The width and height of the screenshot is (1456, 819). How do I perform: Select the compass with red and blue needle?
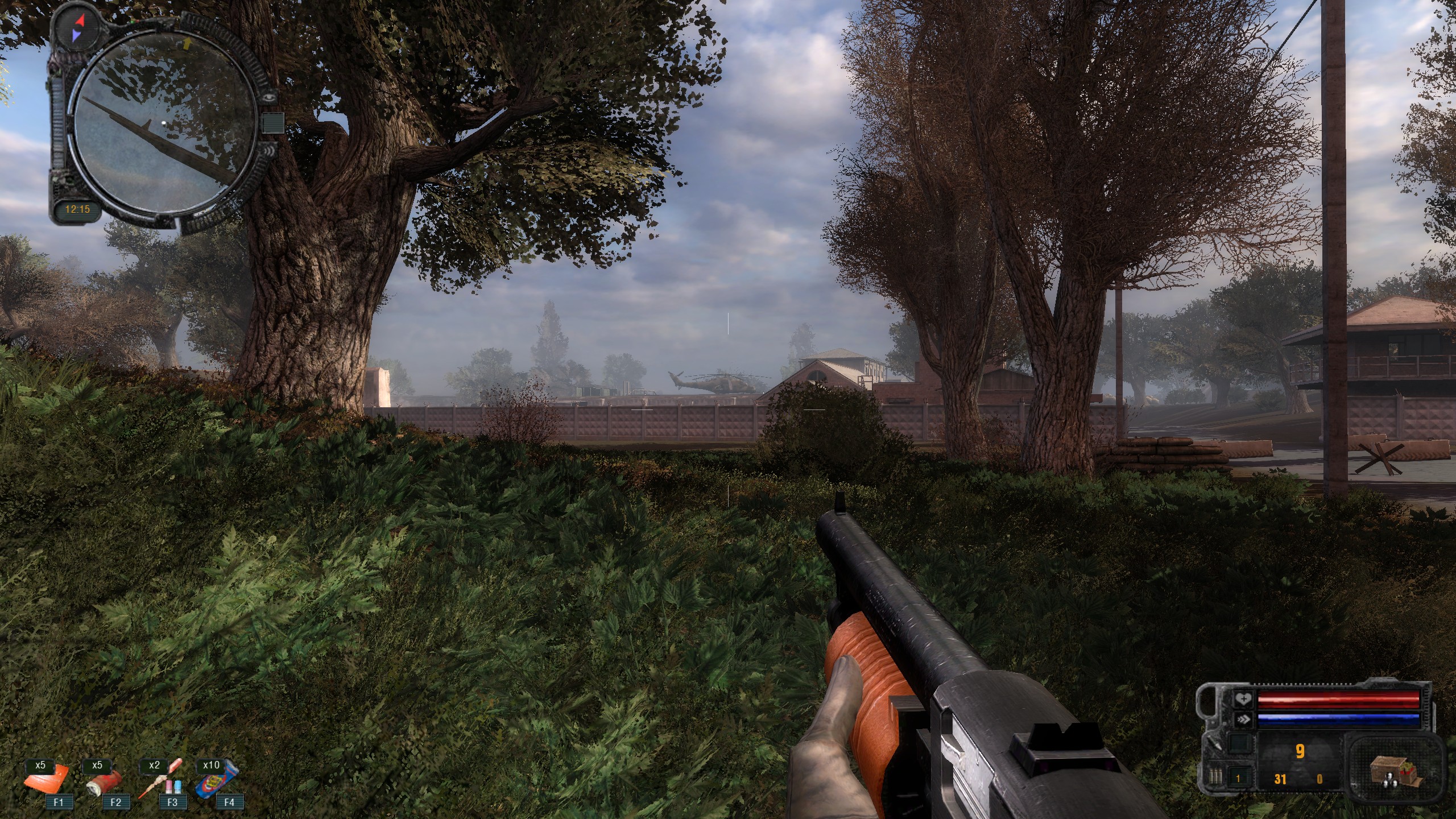tap(77, 28)
